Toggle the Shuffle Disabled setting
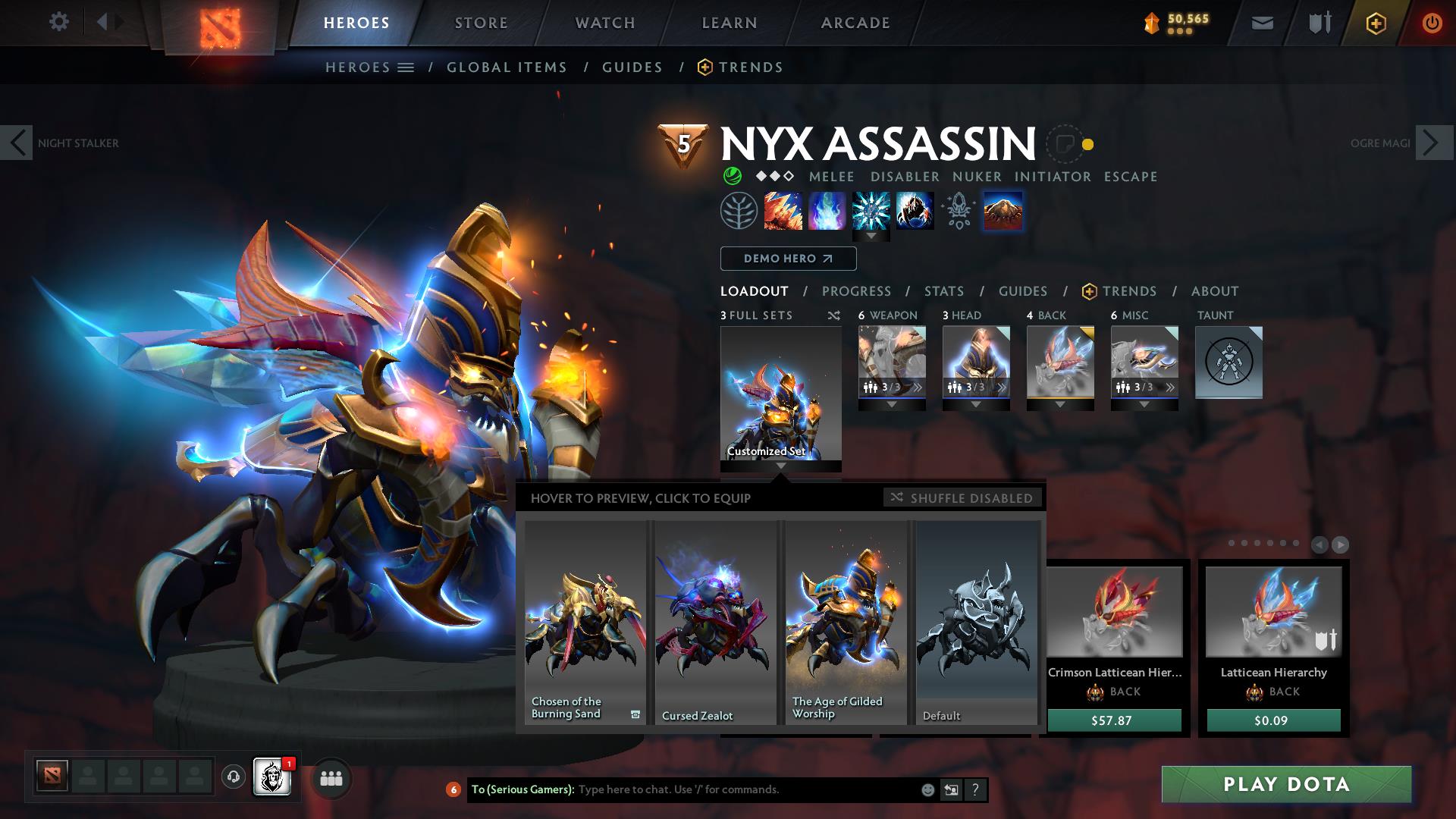 962,497
